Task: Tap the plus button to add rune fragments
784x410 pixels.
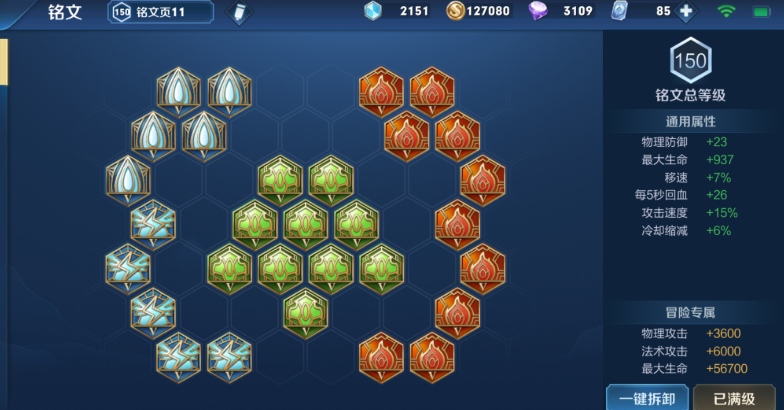Action: (686, 12)
